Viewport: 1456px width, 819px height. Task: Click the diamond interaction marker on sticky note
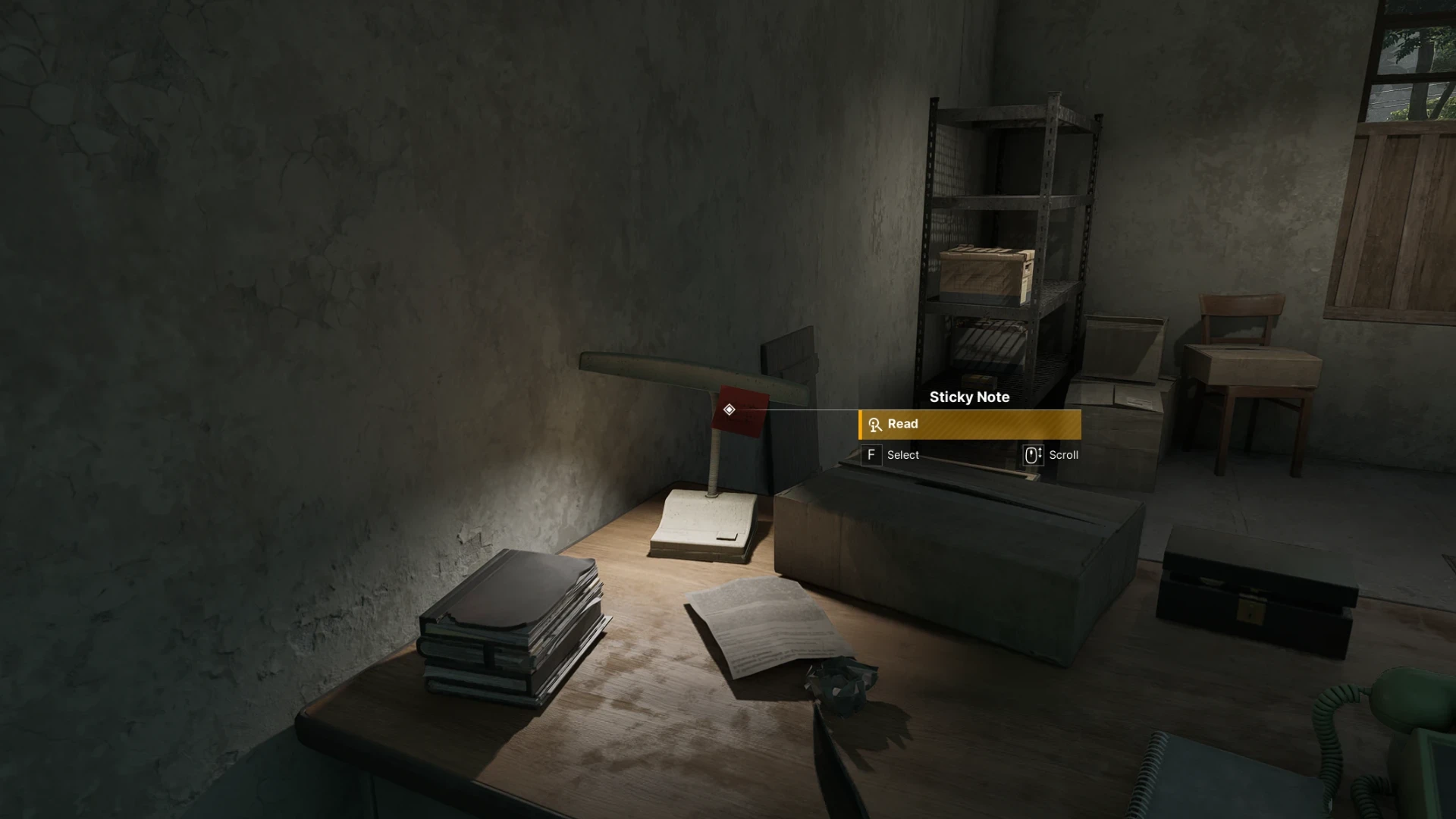pyautogui.click(x=729, y=409)
